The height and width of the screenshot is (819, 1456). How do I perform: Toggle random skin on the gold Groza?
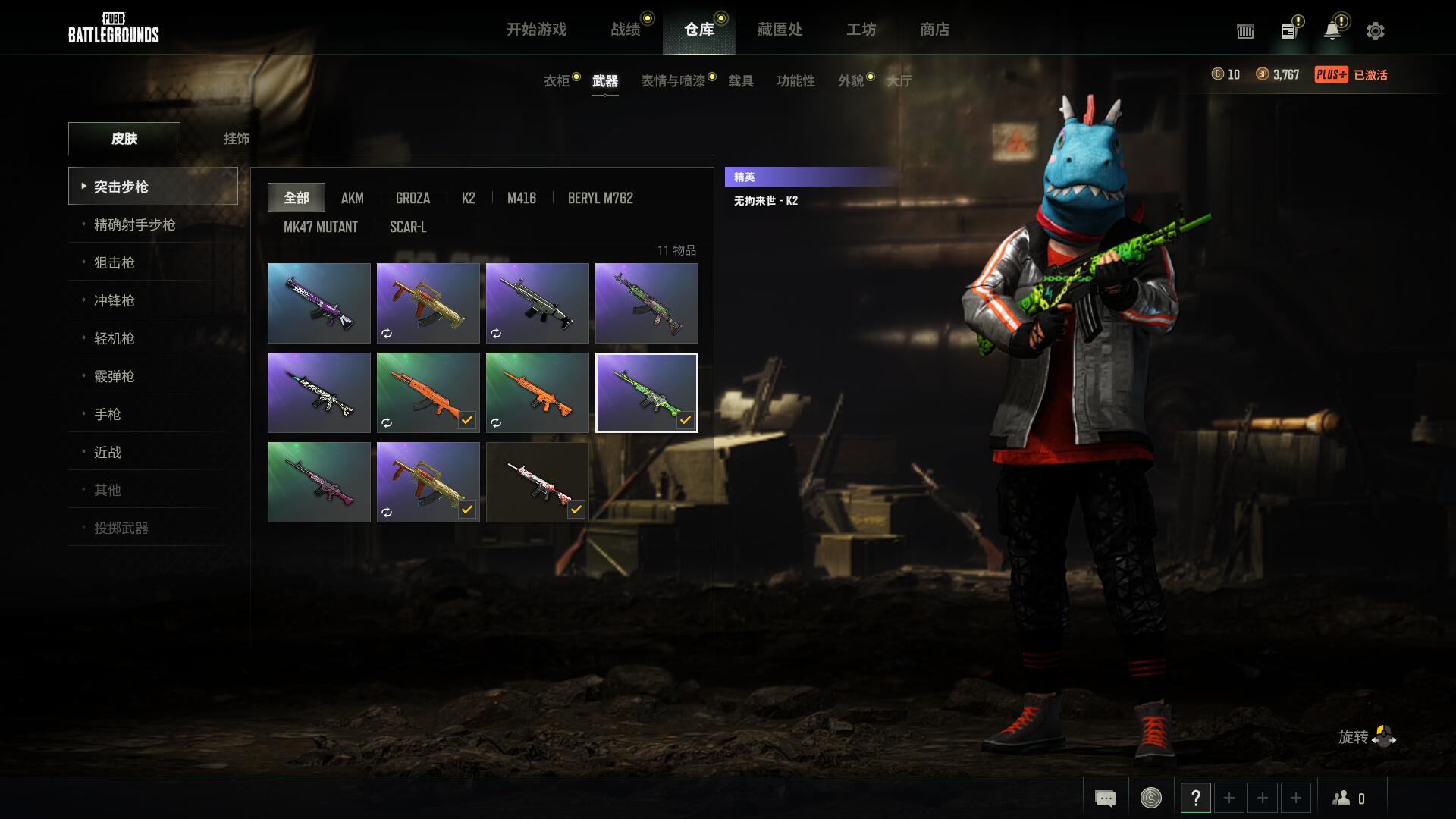(388, 333)
